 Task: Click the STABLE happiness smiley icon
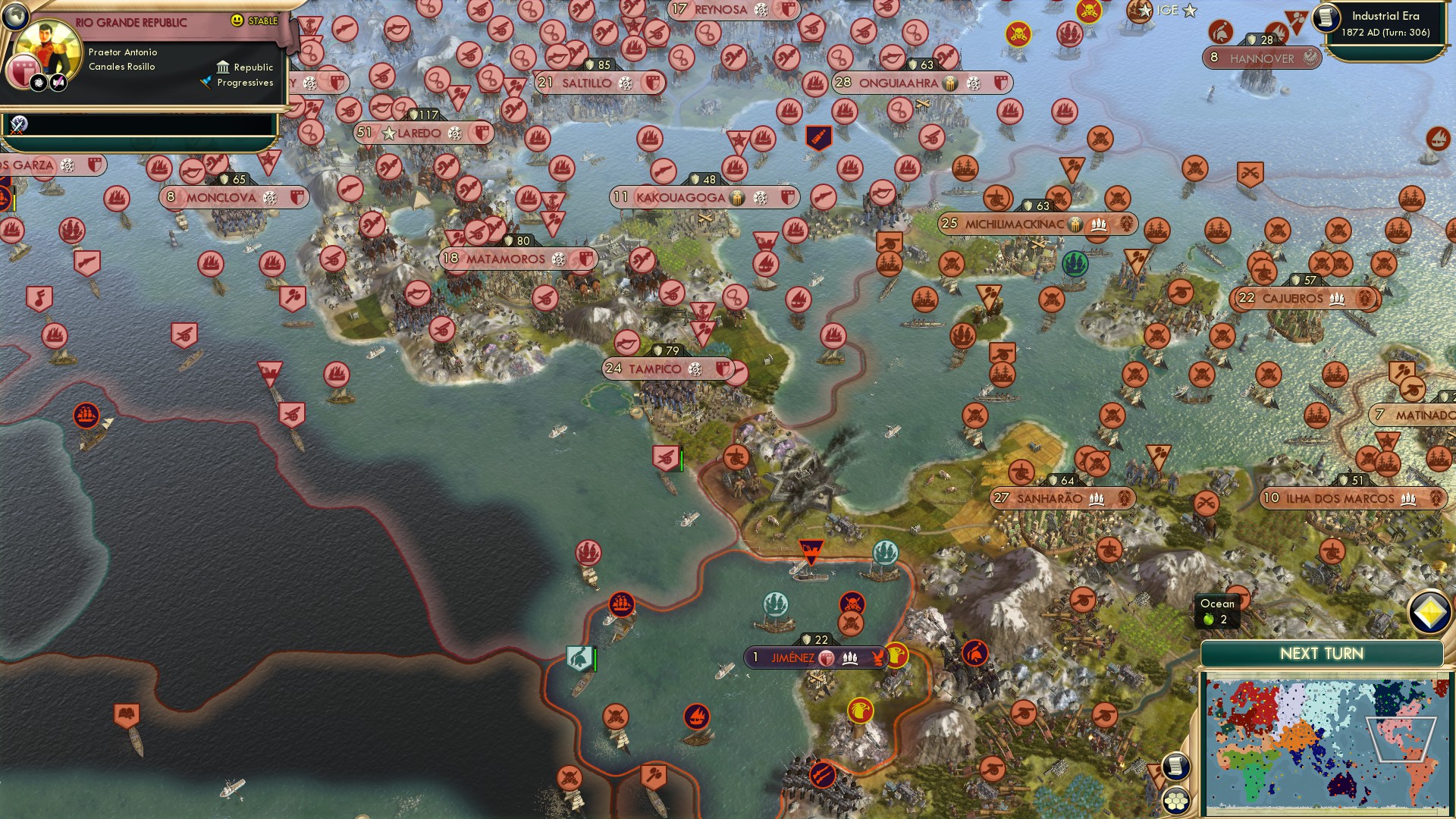click(237, 20)
